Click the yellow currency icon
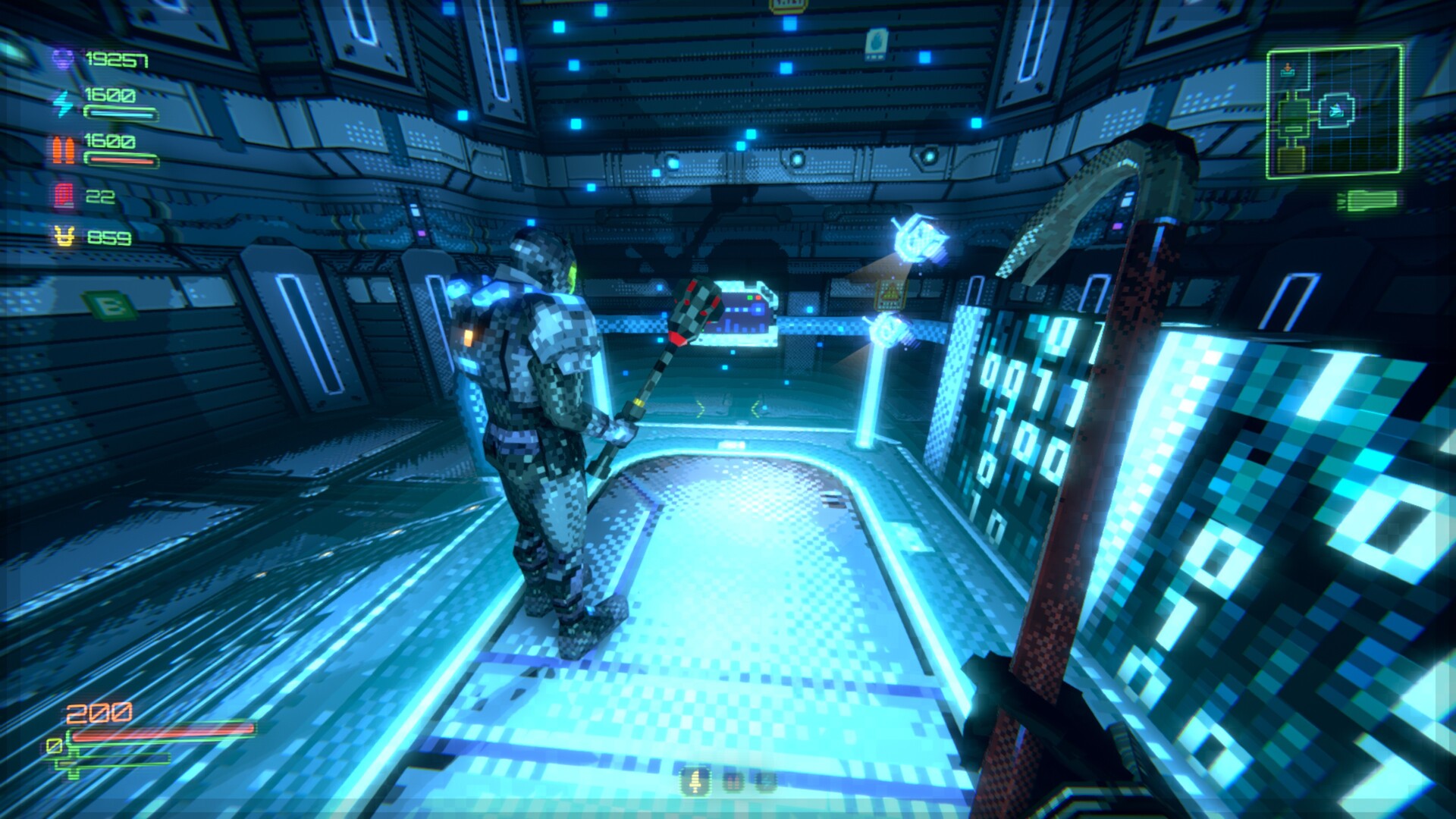Image resolution: width=1456 pixels, height=819 pixels. point(64,237)
